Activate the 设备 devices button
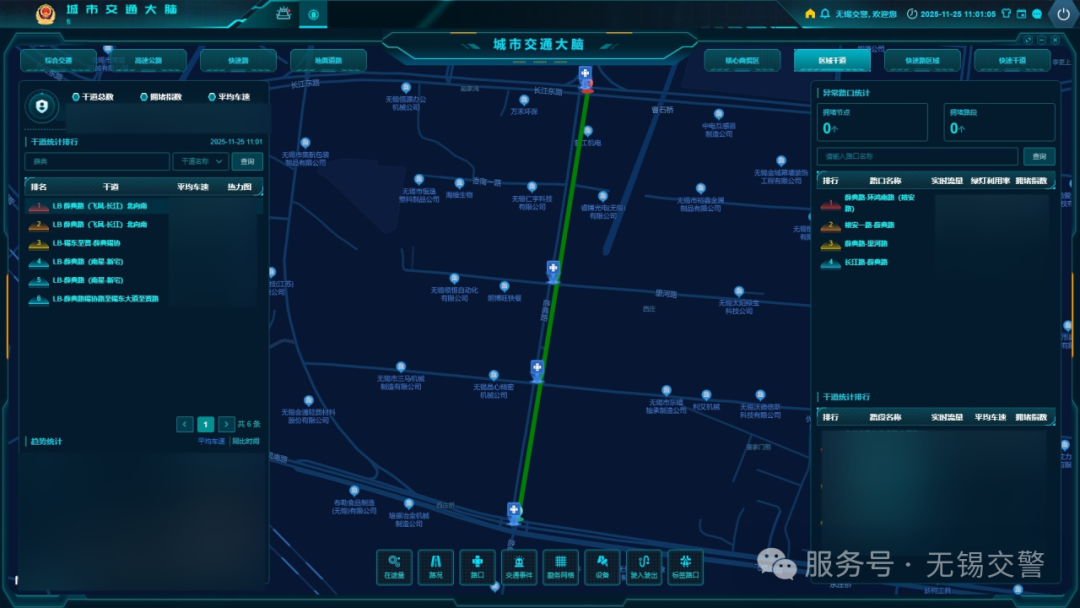The image size is (1080, 608). pos(602,567)
